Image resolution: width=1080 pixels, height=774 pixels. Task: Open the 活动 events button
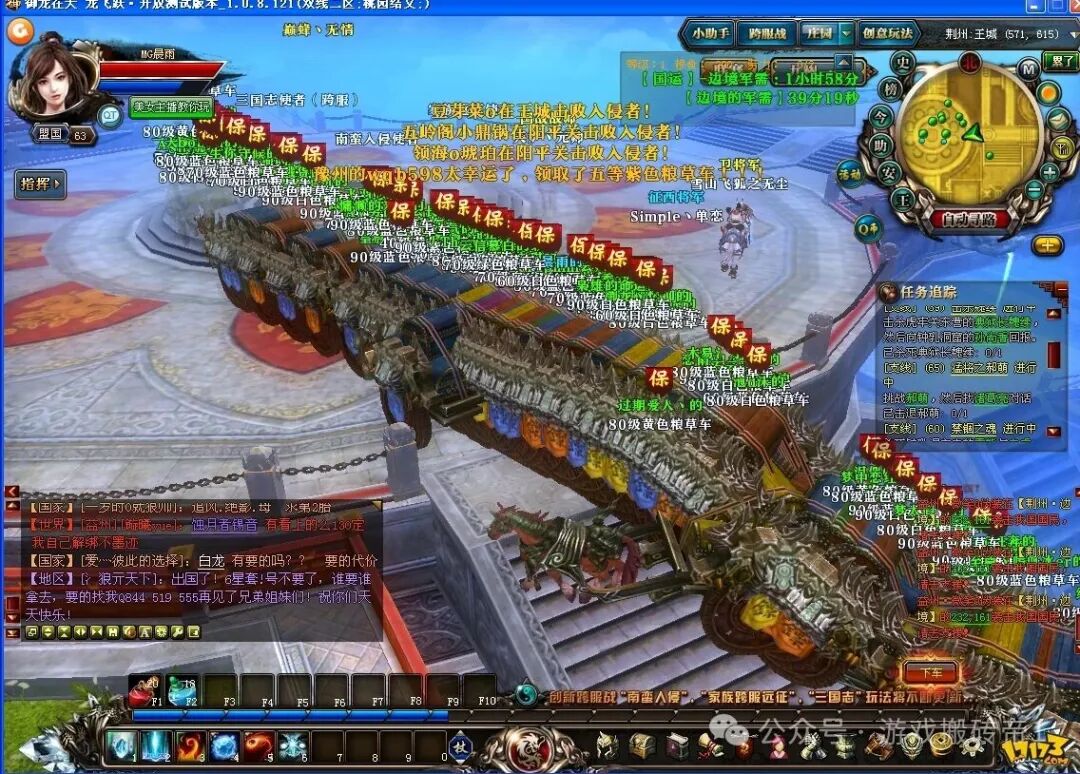click(850, 174)
